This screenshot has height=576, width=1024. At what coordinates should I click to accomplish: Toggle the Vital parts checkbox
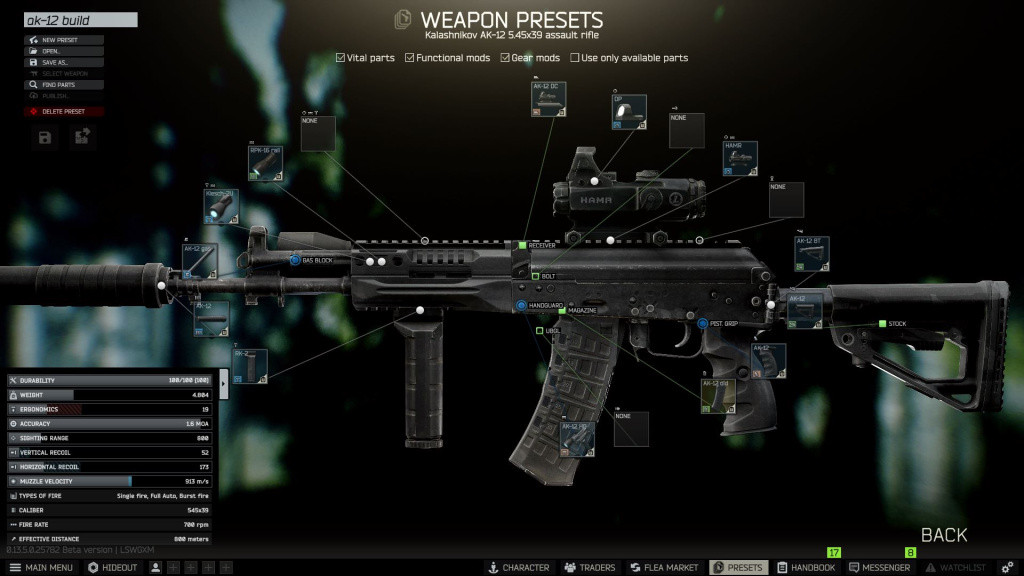[341, 58]
